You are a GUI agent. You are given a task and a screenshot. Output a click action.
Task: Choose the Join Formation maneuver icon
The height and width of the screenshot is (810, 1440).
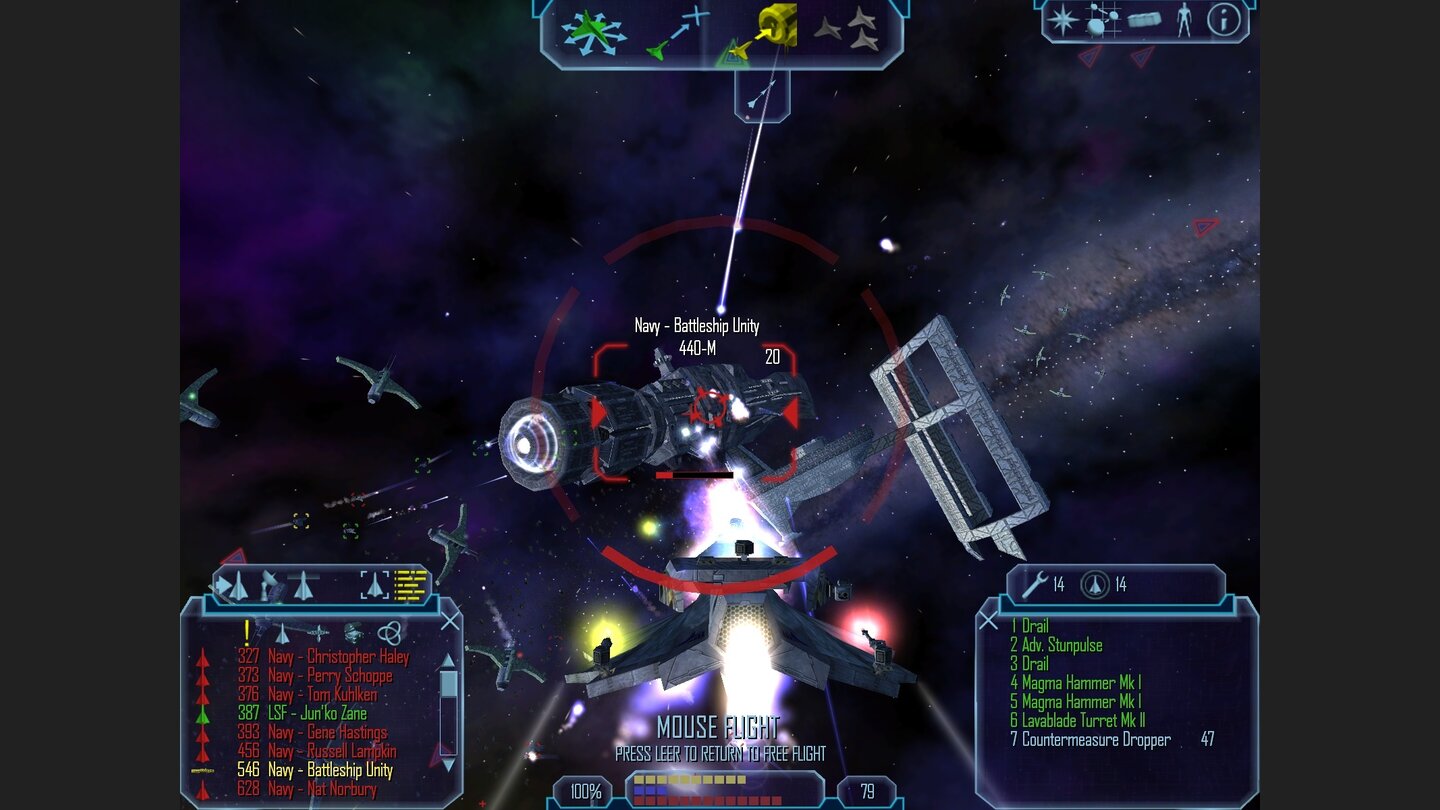pyautogui.click(x=846, y=30)
